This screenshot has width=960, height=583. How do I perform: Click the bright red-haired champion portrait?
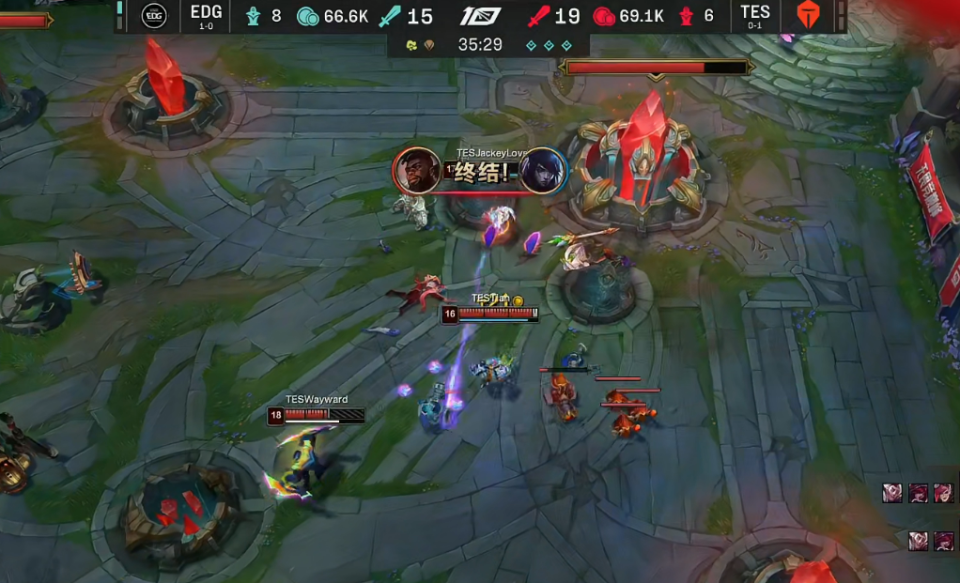click(942, 493)
